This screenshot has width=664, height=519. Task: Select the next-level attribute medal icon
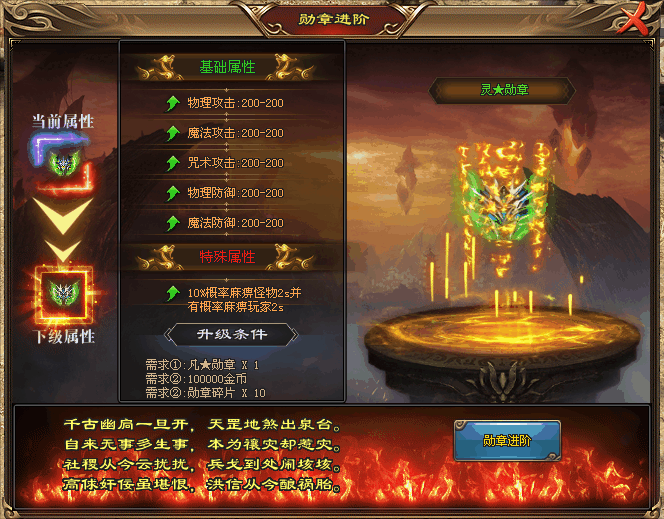[62, 293]
